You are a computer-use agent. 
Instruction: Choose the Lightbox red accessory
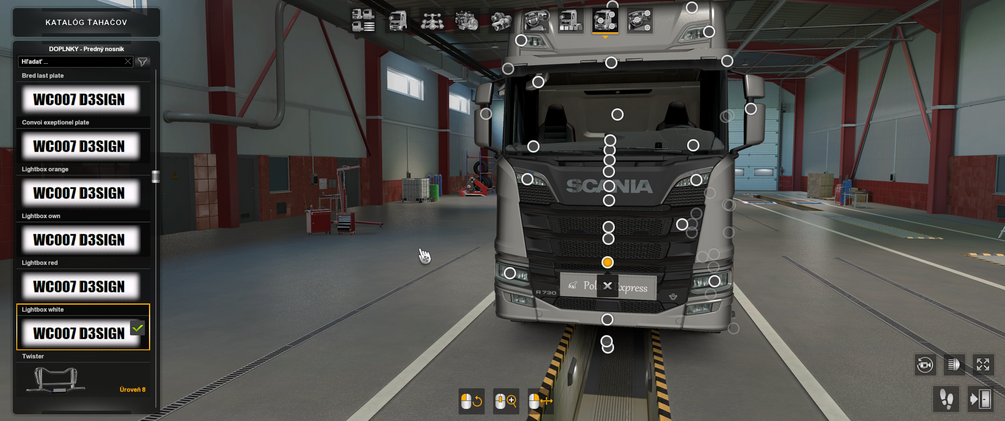(x=80, y=287)
